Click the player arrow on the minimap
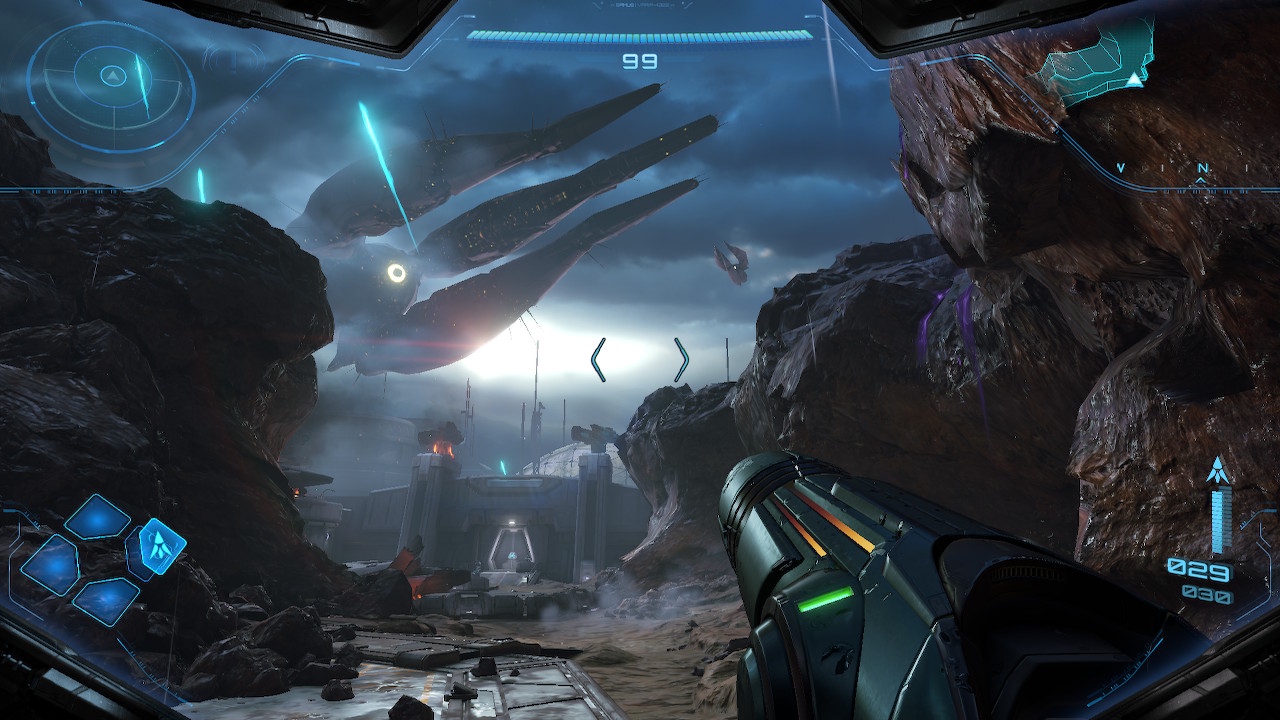Screen dimensions: 1280x720 (x=1133, y=79)
